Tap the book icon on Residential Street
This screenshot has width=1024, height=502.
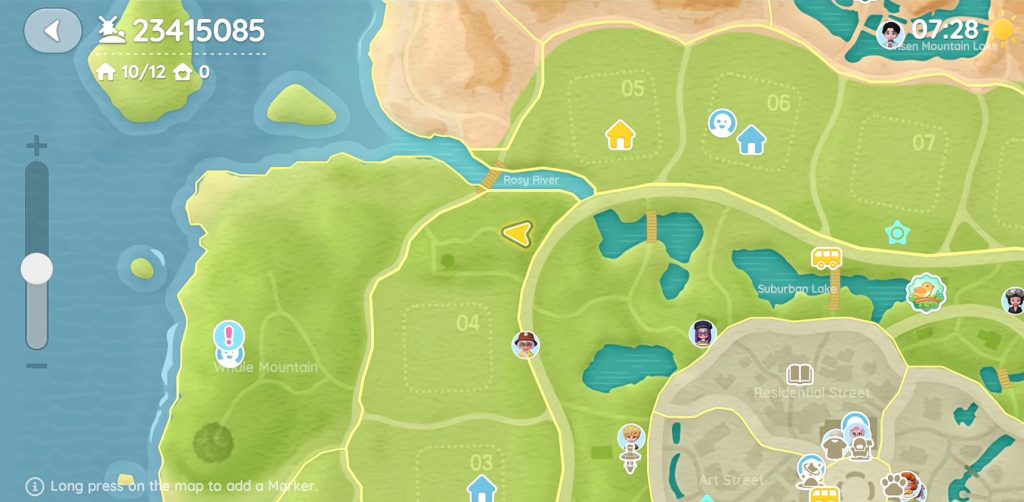coord(798,375)
